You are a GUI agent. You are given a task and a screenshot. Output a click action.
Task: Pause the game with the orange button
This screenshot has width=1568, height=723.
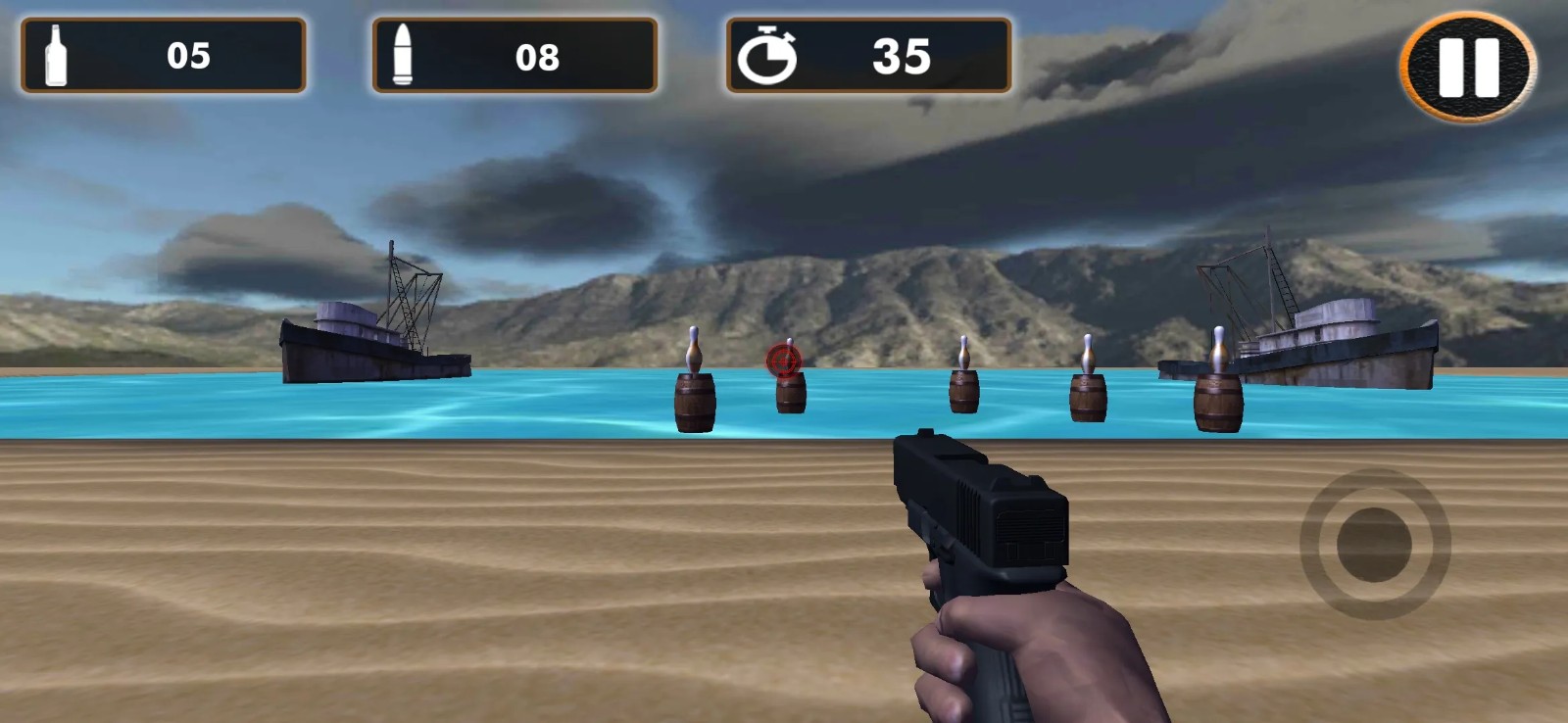pyautogui.click(x=1467, y=68)
